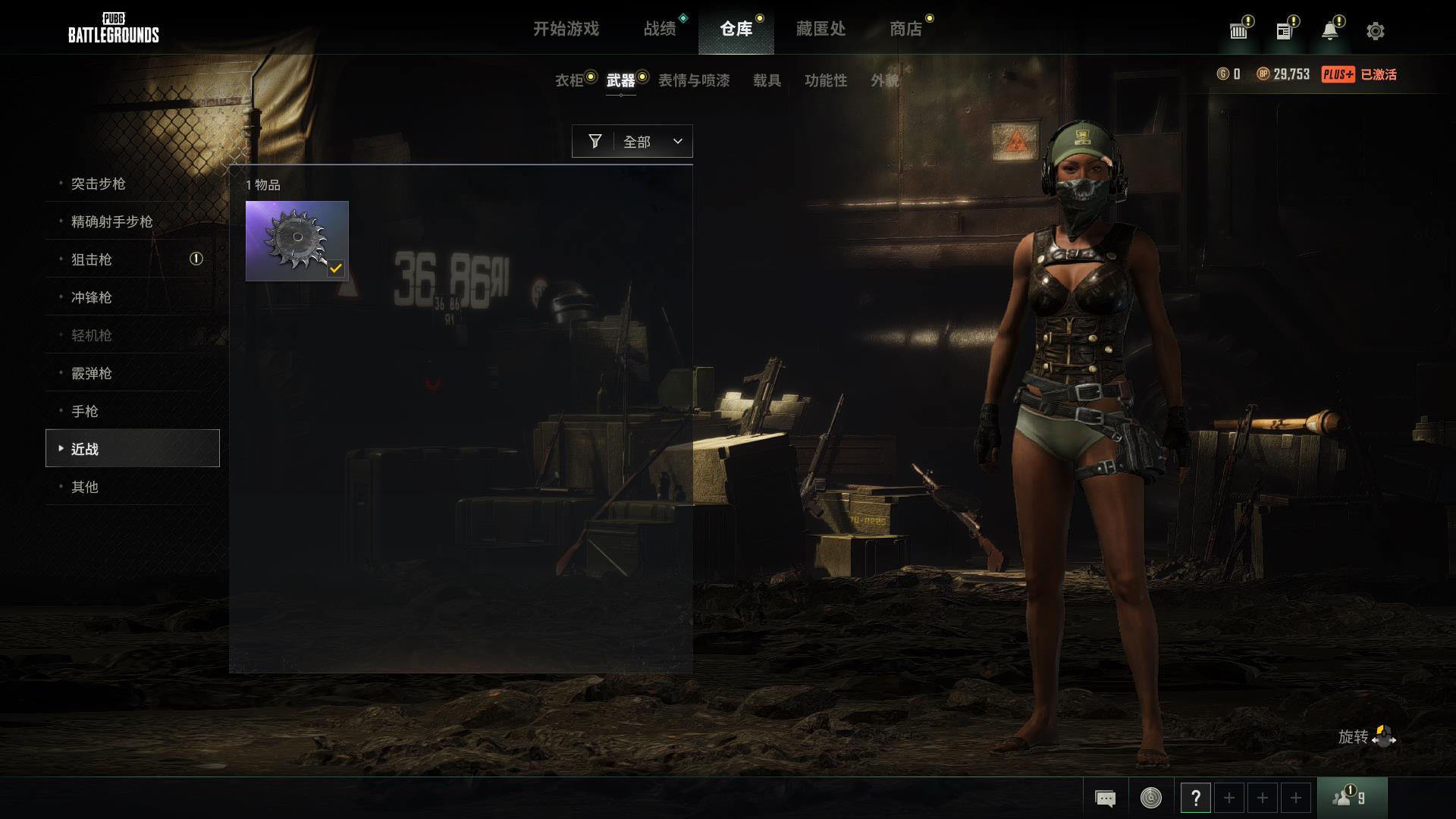Choose the 功能性 sub-tab

coord(826,80)
